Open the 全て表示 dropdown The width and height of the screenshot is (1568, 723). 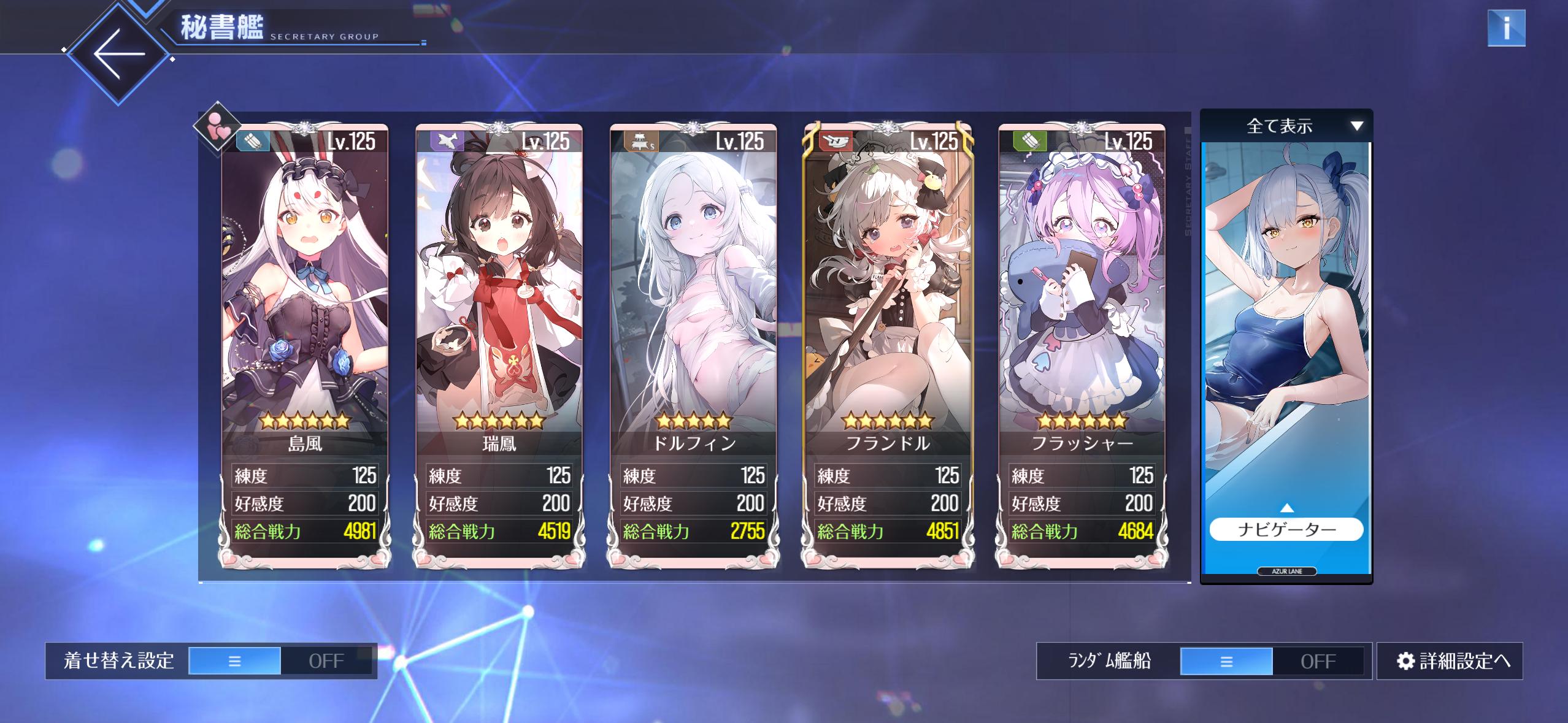[1286, 126]
